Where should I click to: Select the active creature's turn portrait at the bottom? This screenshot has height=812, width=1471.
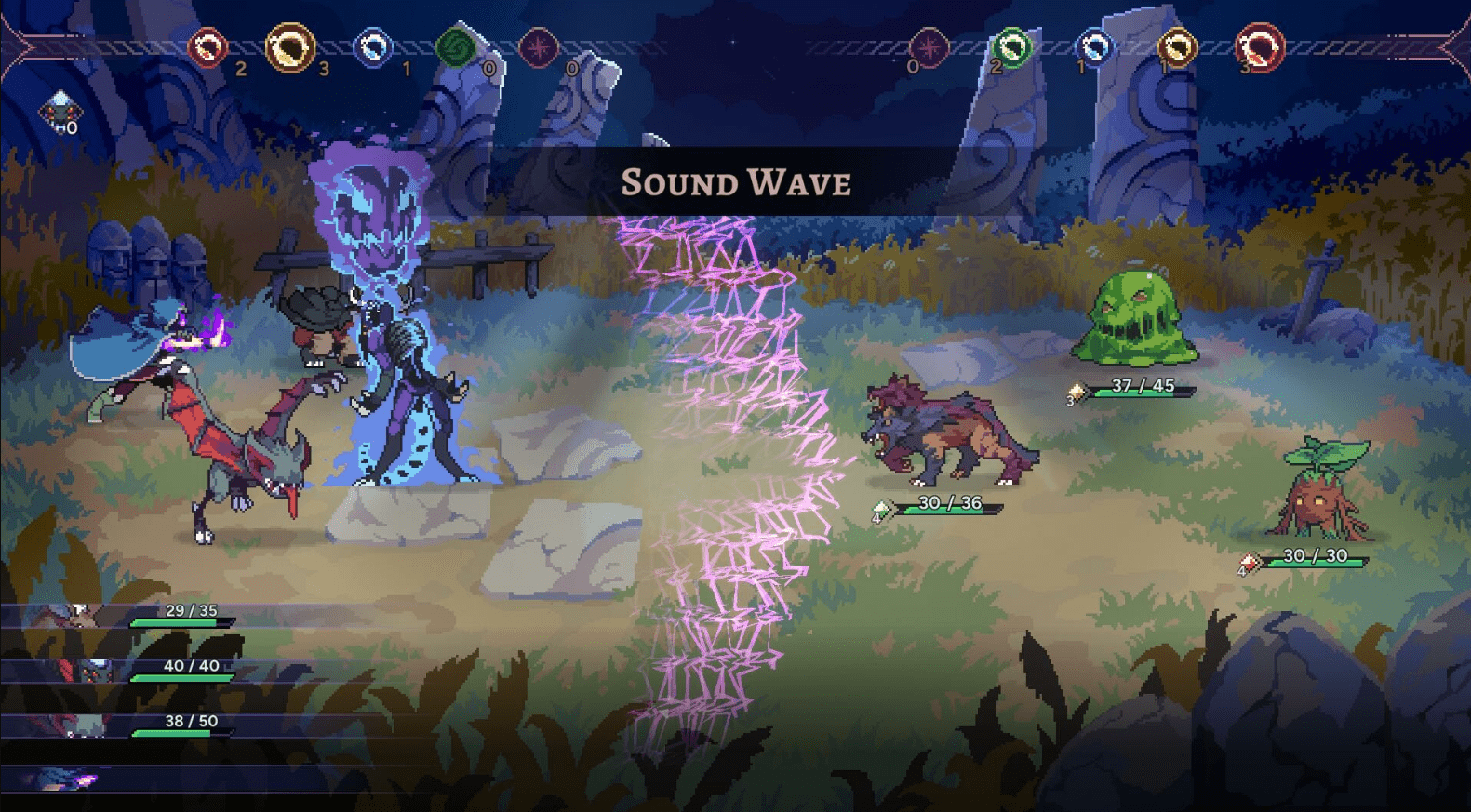(65, 779)
